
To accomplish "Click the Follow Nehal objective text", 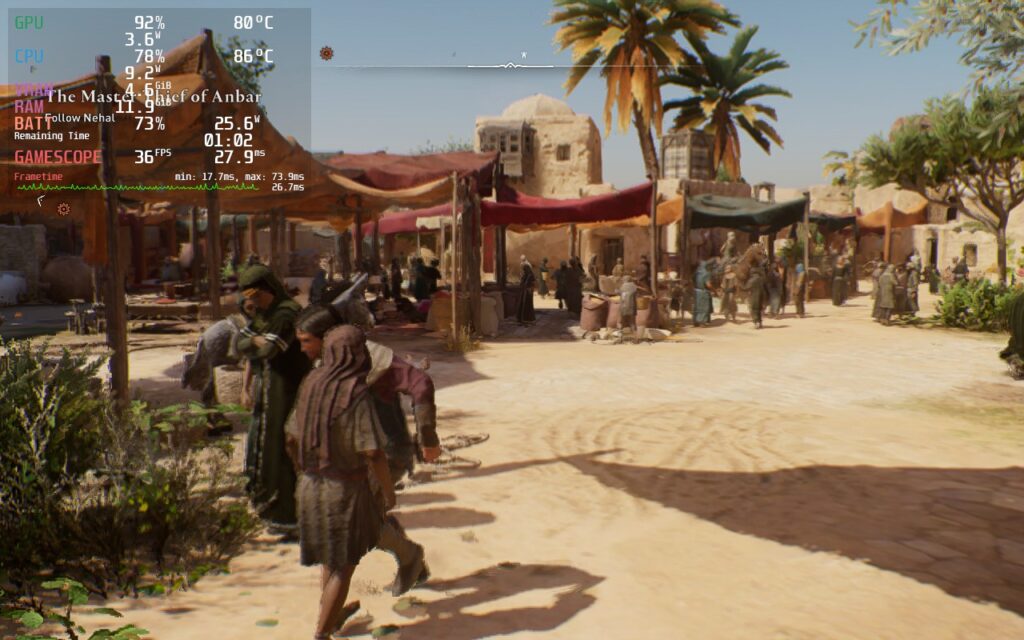I will (x=80, y=118).
